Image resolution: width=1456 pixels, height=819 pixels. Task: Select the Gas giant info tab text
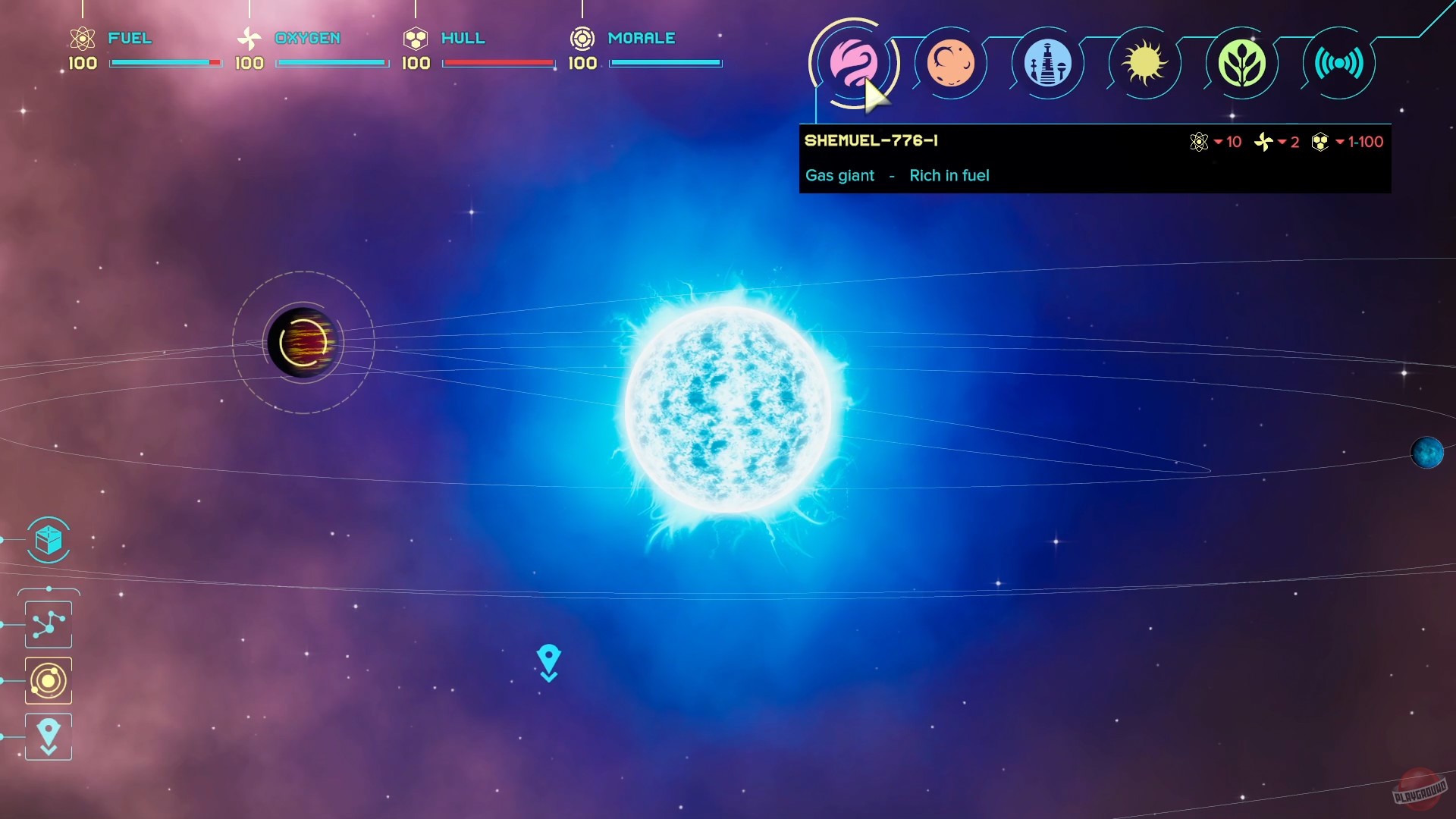(839, 175)
